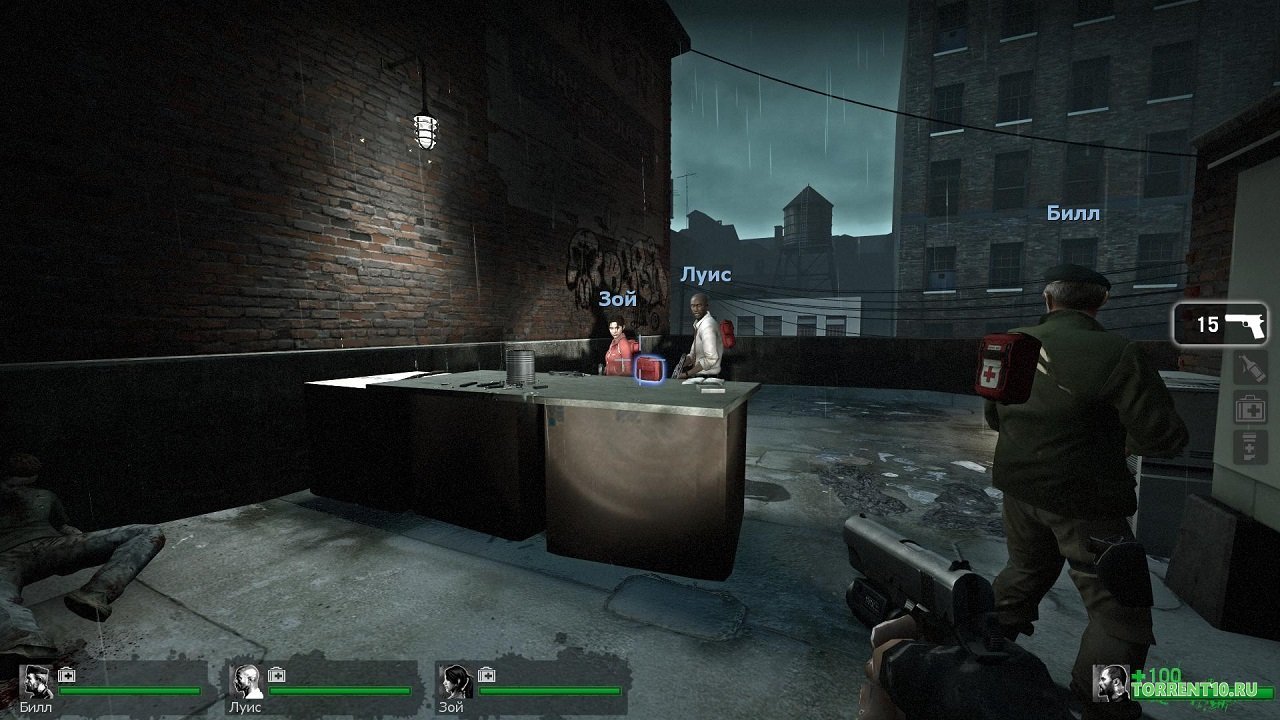Click the pain pills slot icon
The height and width of the screenshot is (720, 1280).
pos(1248,445)
